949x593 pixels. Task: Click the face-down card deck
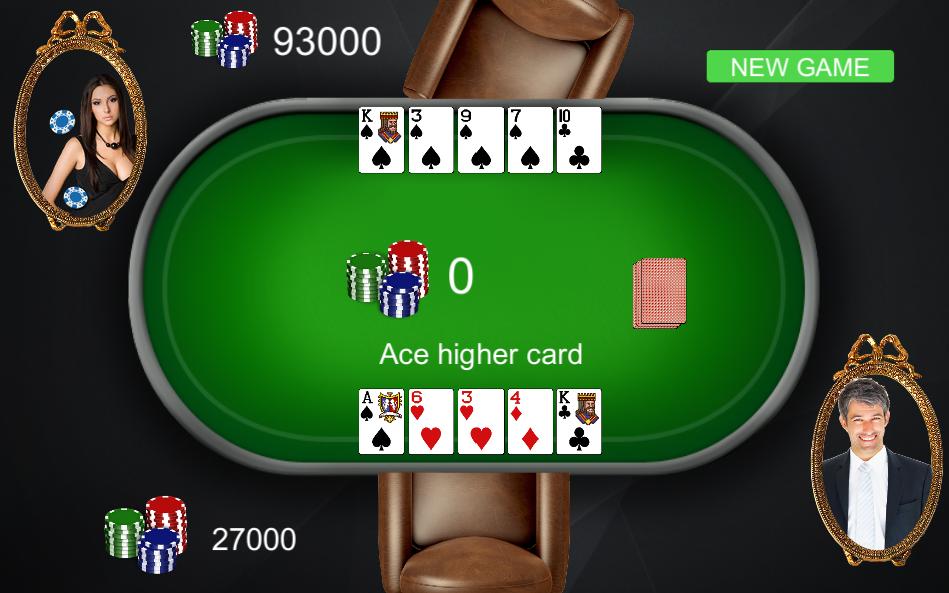(660, 293)
